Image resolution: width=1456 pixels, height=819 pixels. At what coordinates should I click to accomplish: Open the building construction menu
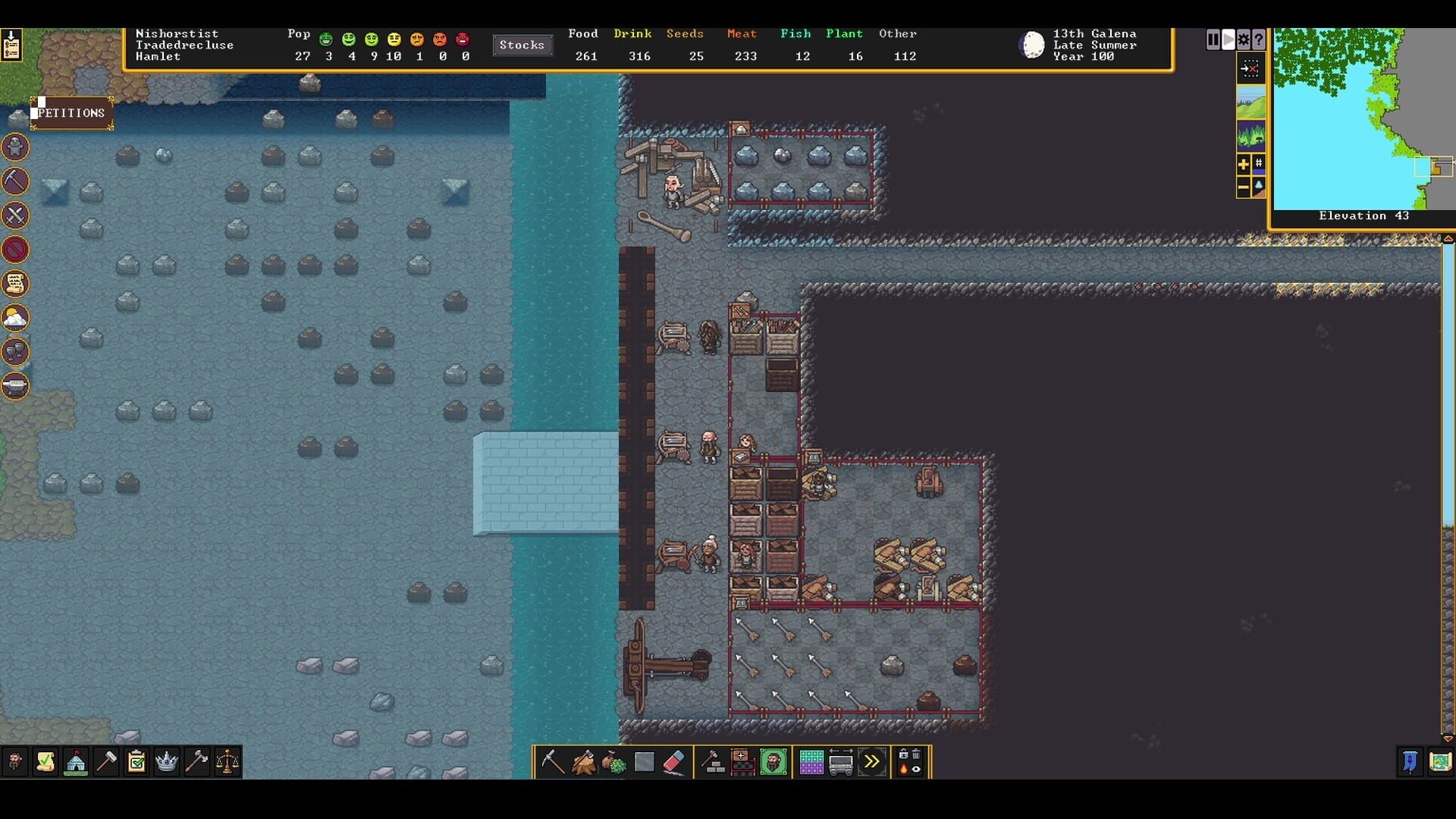coord(711,761)
